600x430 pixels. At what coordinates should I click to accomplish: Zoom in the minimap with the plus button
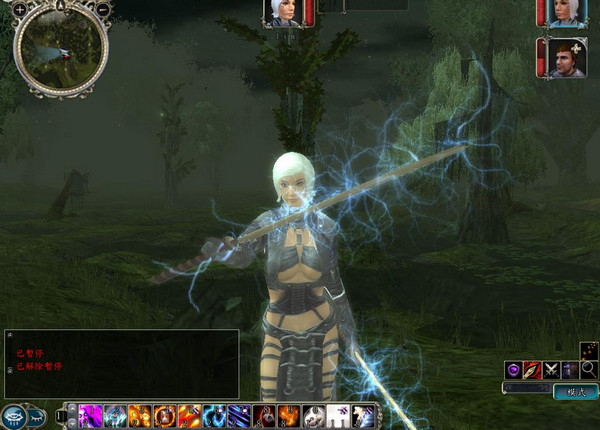click(20, 9)
